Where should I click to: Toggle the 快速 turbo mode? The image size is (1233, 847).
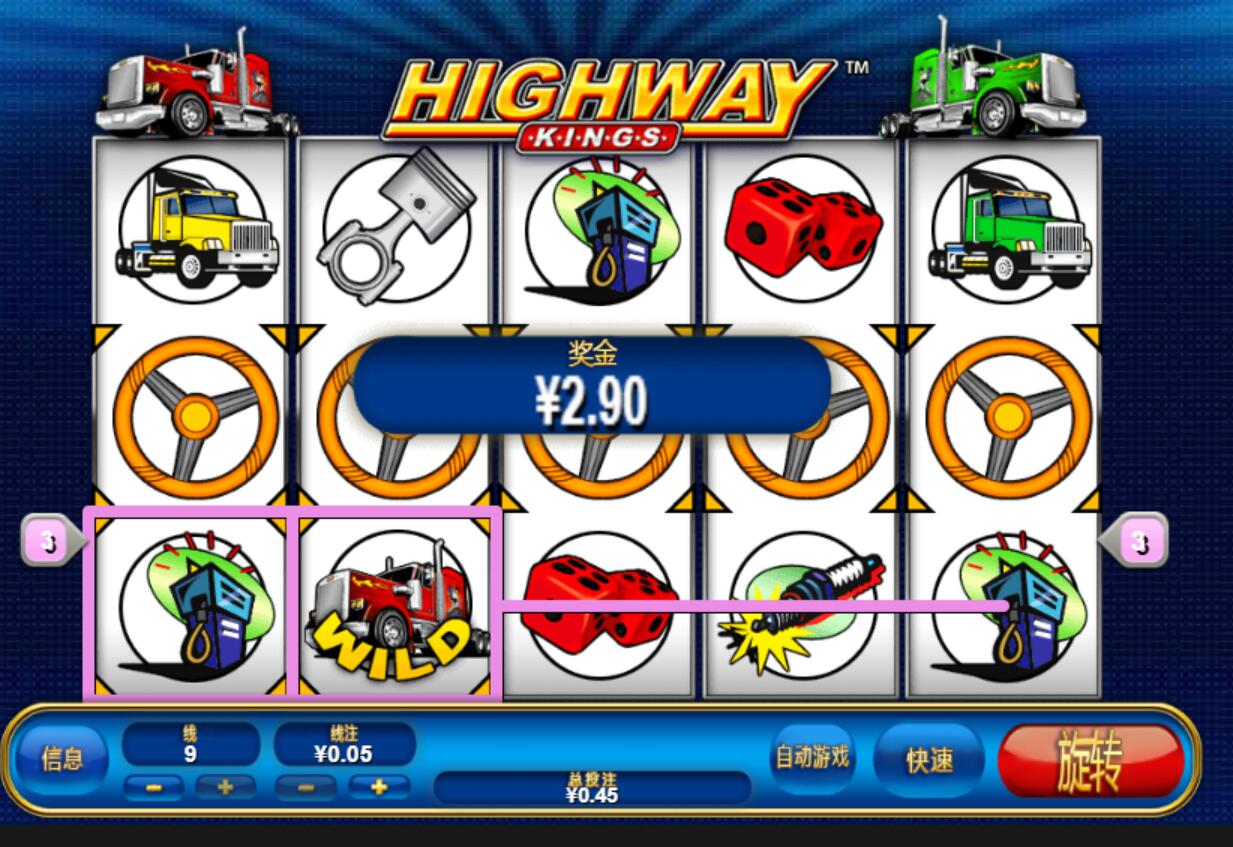click(x=929, y=760)
